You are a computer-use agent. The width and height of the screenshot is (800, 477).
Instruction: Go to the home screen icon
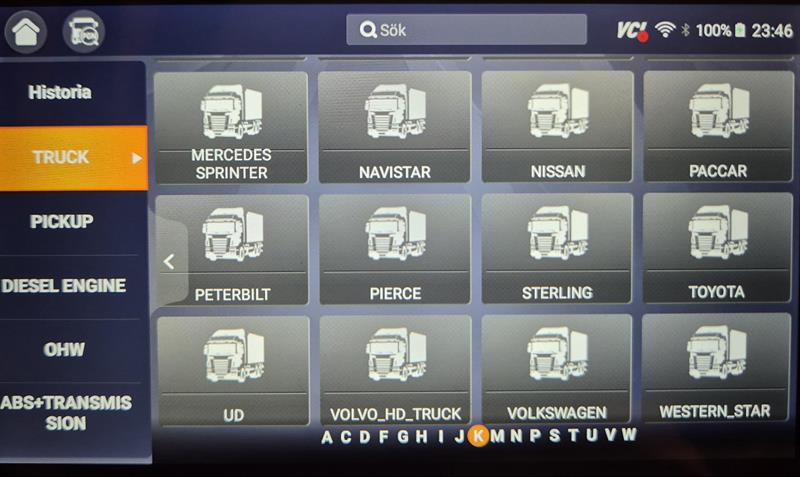point(25,31)
